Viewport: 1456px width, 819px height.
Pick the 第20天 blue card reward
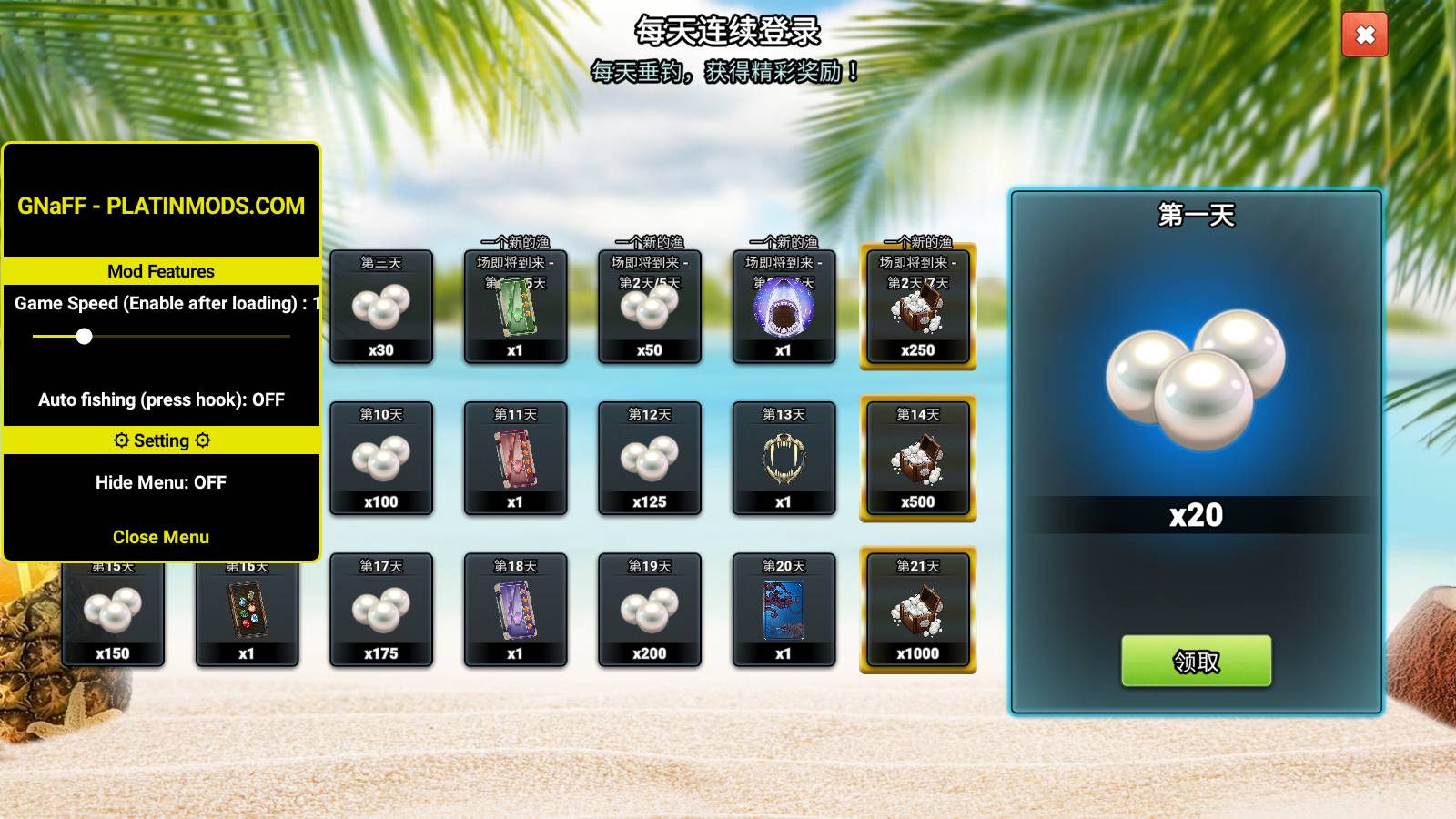tap(784, 611)
